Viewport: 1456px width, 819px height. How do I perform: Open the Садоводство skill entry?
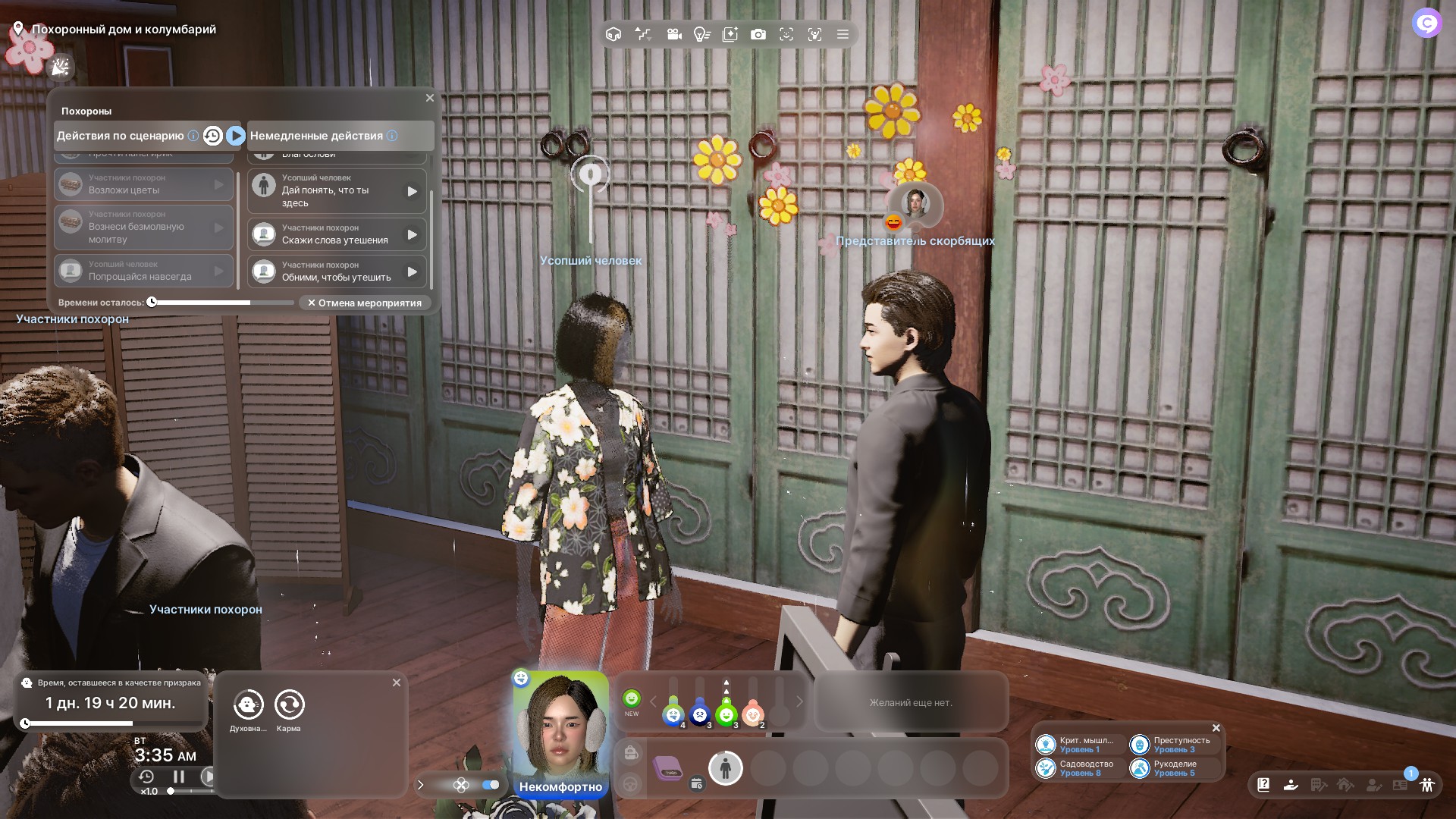[x=1078, y=768]
